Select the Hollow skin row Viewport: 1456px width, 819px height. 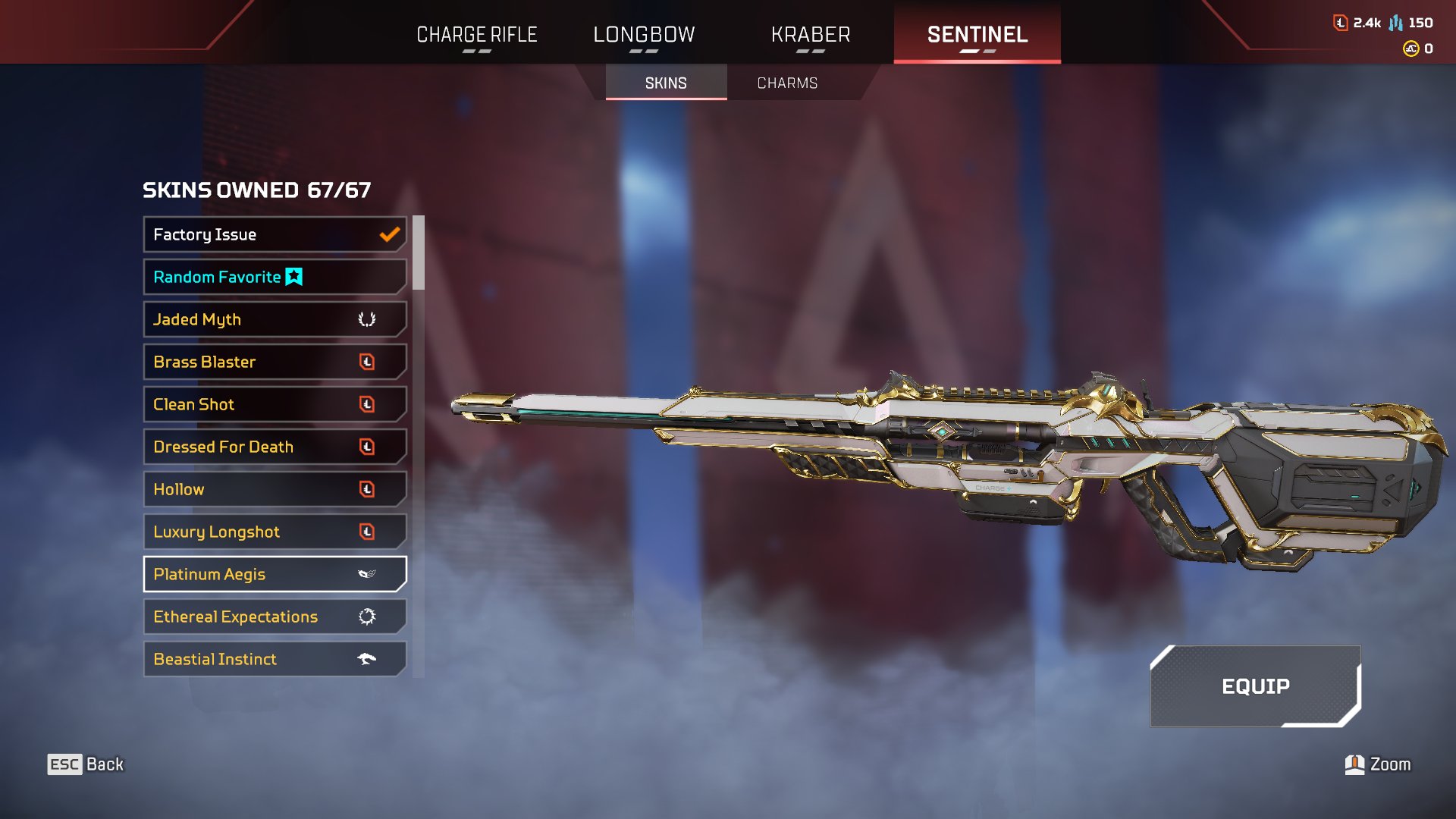[275, 489]
